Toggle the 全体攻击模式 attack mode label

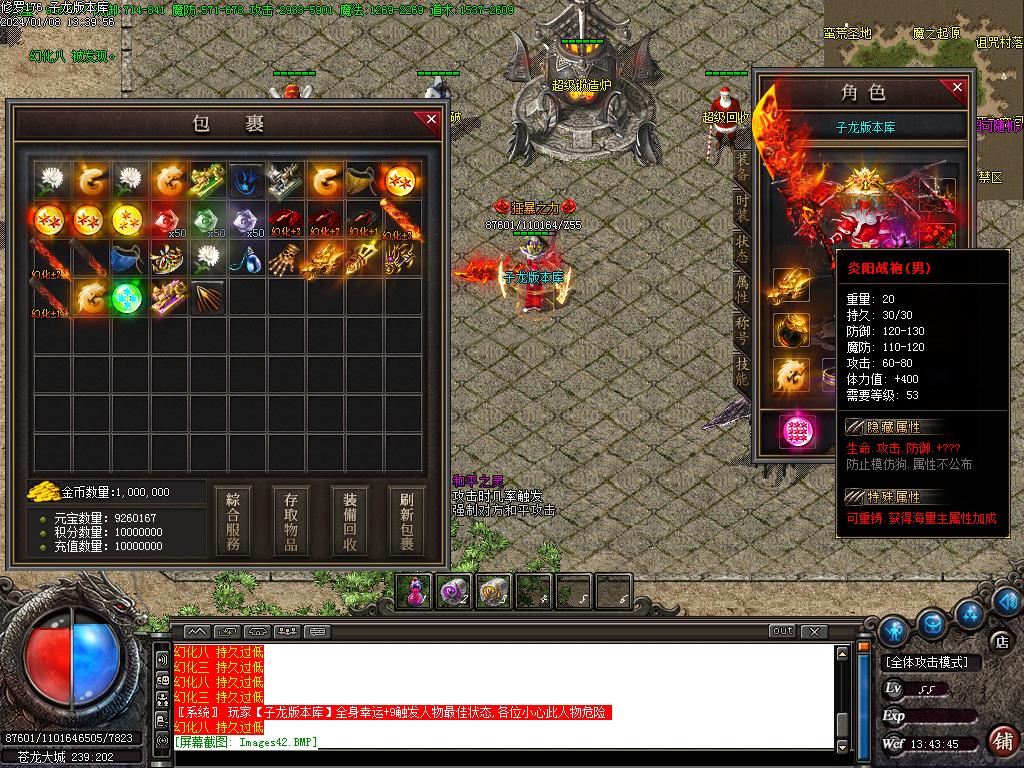[x=926, y=662]
